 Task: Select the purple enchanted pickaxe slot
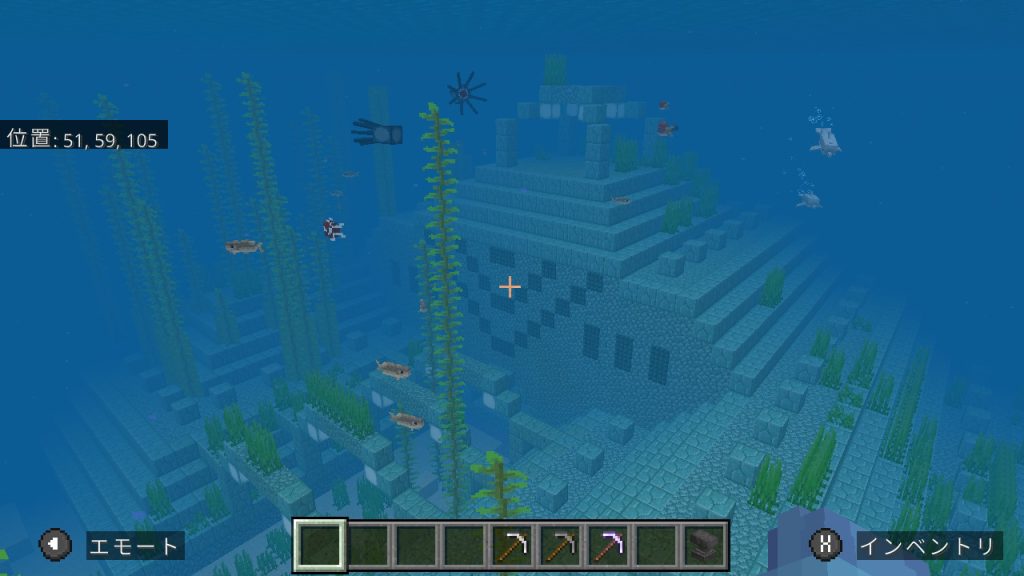(608, 545)
